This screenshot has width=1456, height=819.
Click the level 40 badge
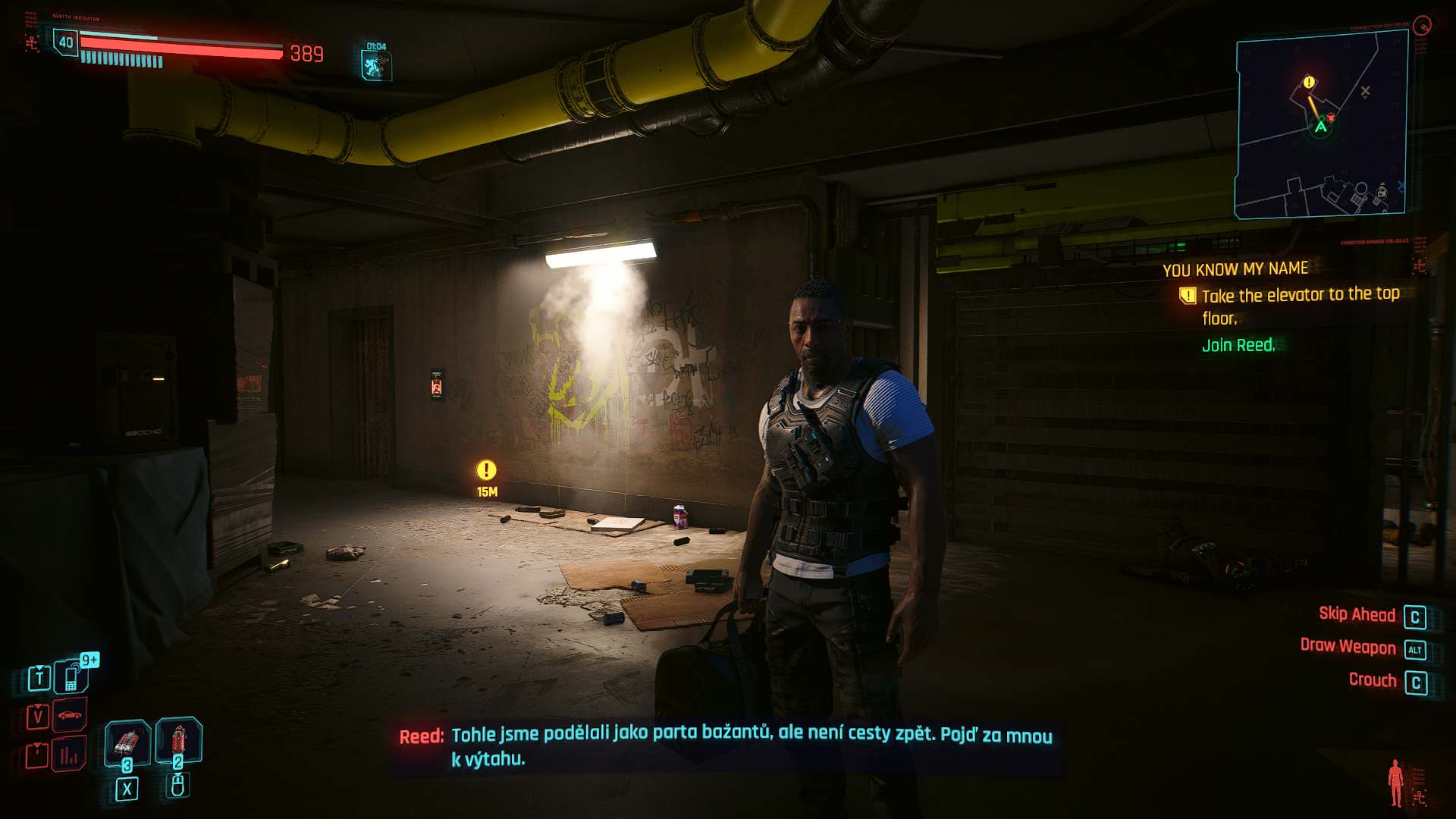[x=66, y=42]
